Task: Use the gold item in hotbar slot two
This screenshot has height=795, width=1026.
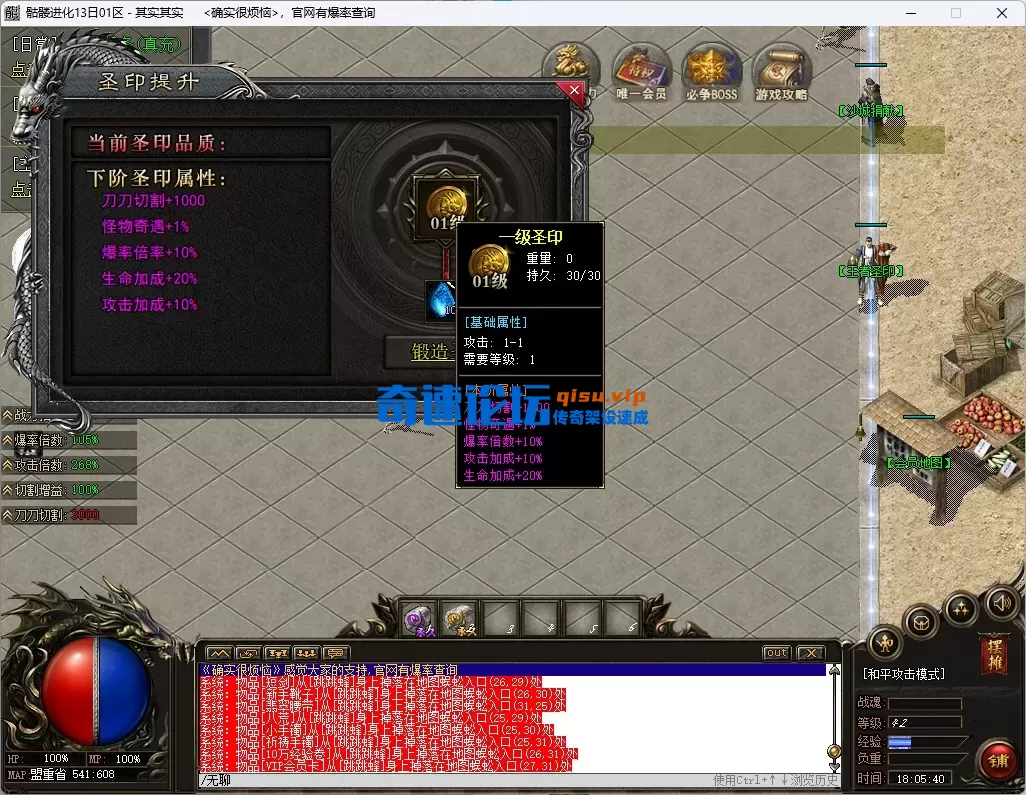Action: (x=459, y=620)
